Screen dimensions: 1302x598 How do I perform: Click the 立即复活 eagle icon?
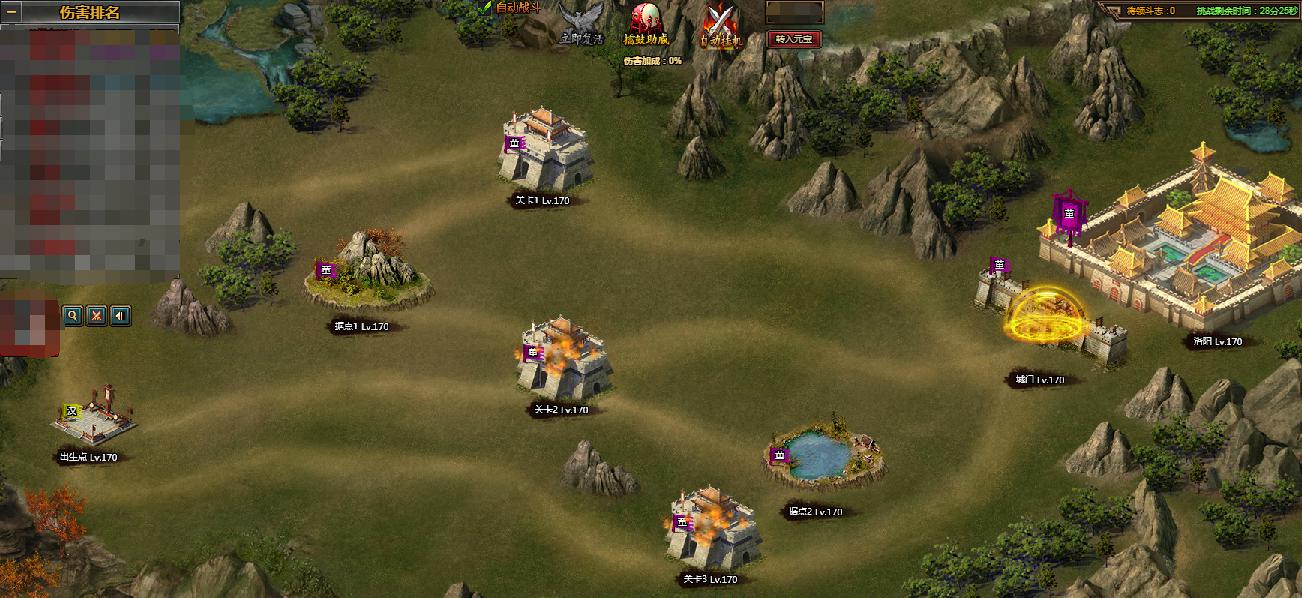coord(580,23)
